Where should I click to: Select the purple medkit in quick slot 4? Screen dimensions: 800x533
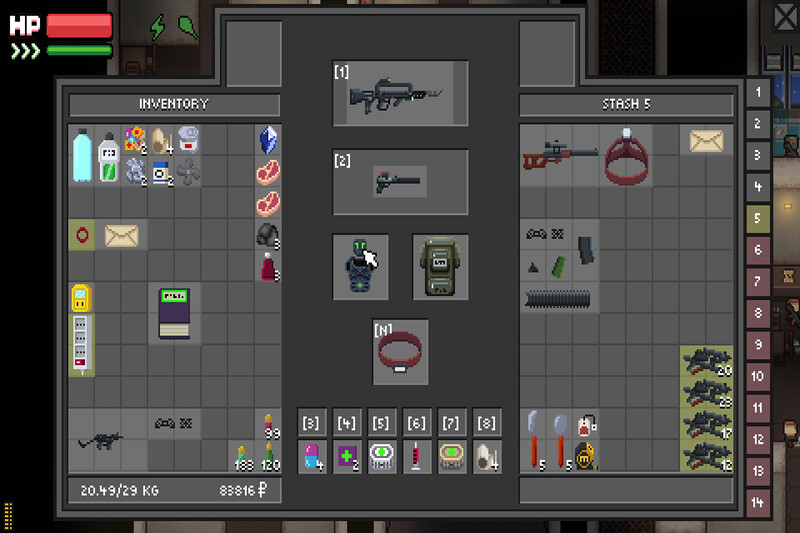347,455
